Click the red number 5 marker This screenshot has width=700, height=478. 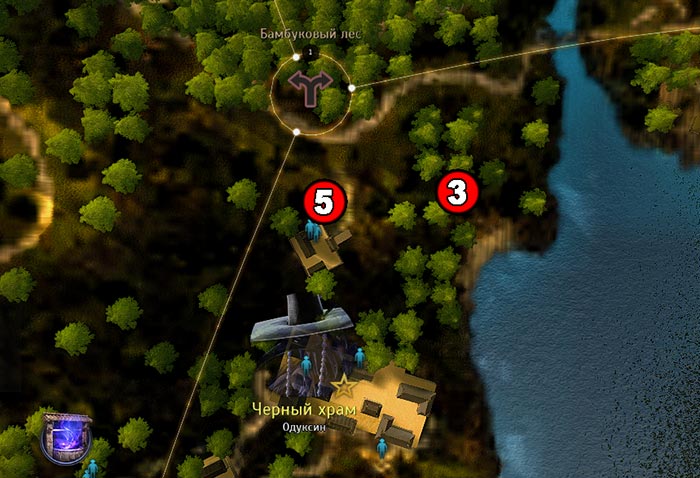pos(323,203)
